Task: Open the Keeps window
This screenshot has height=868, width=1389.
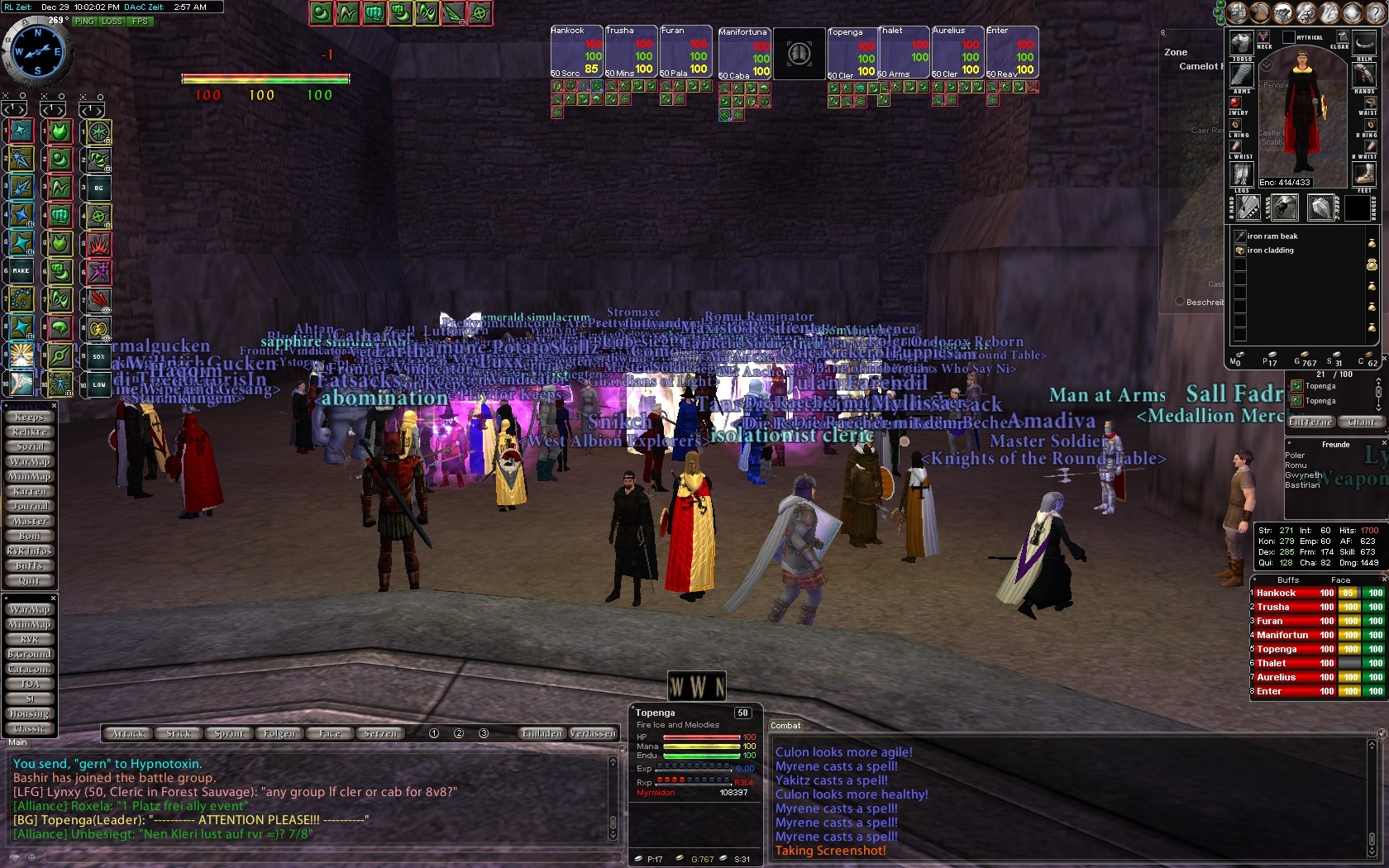Action: (29, 417)
